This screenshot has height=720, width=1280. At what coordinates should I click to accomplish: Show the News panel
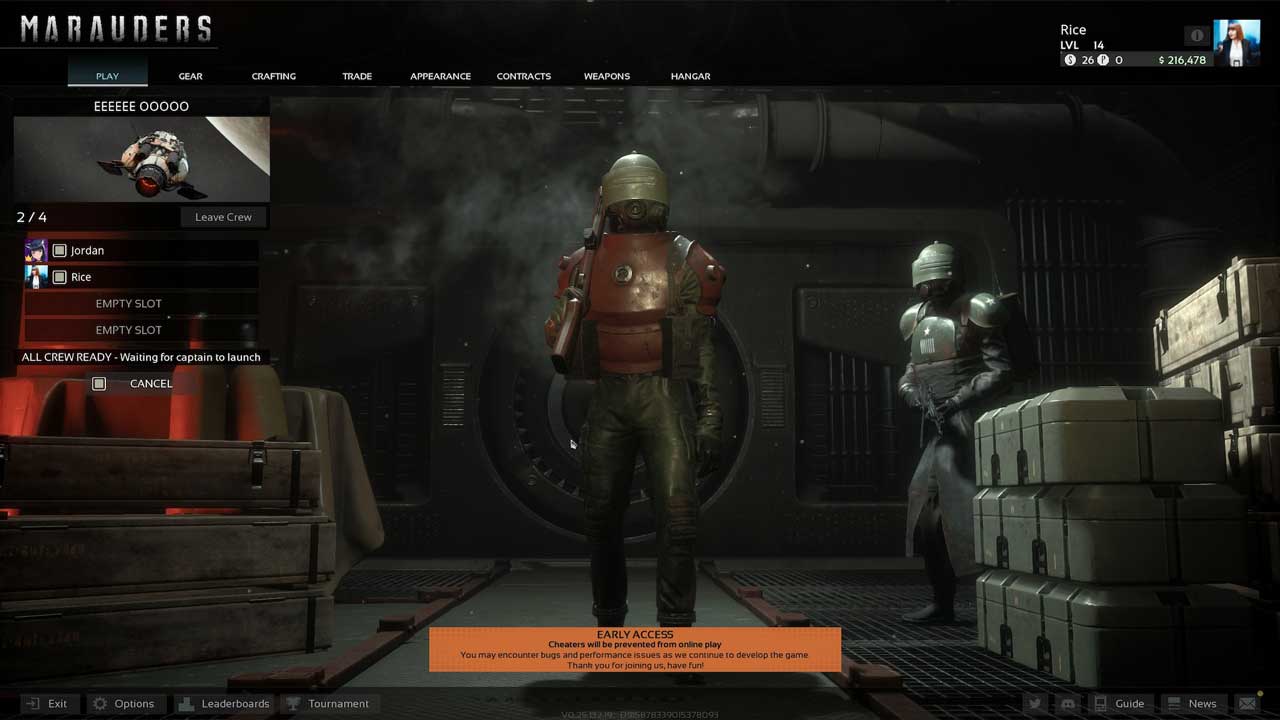point(1191,703)
